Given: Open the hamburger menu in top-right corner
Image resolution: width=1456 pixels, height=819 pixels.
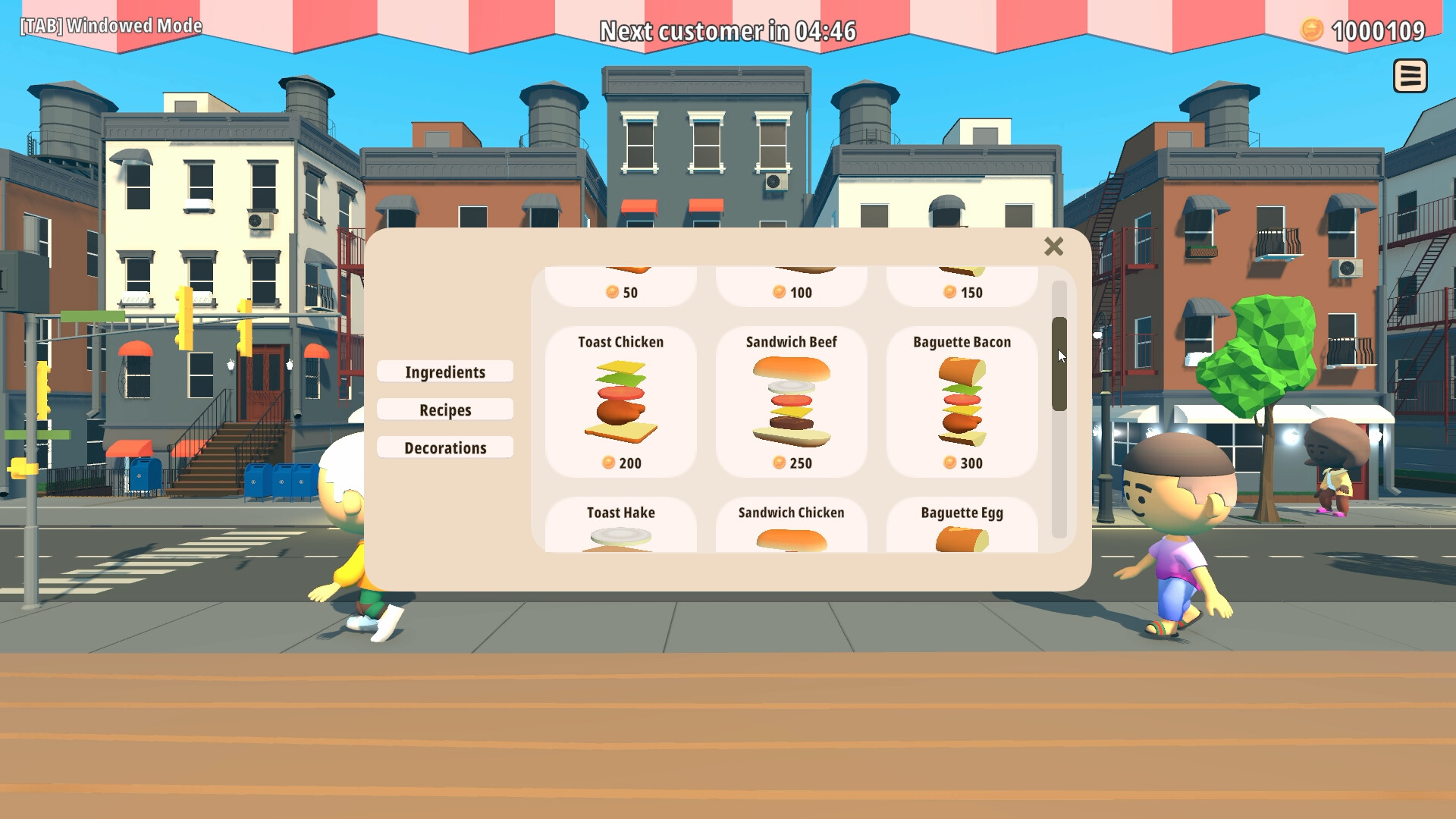Looking at the screenshot, I should [1410, 76].
